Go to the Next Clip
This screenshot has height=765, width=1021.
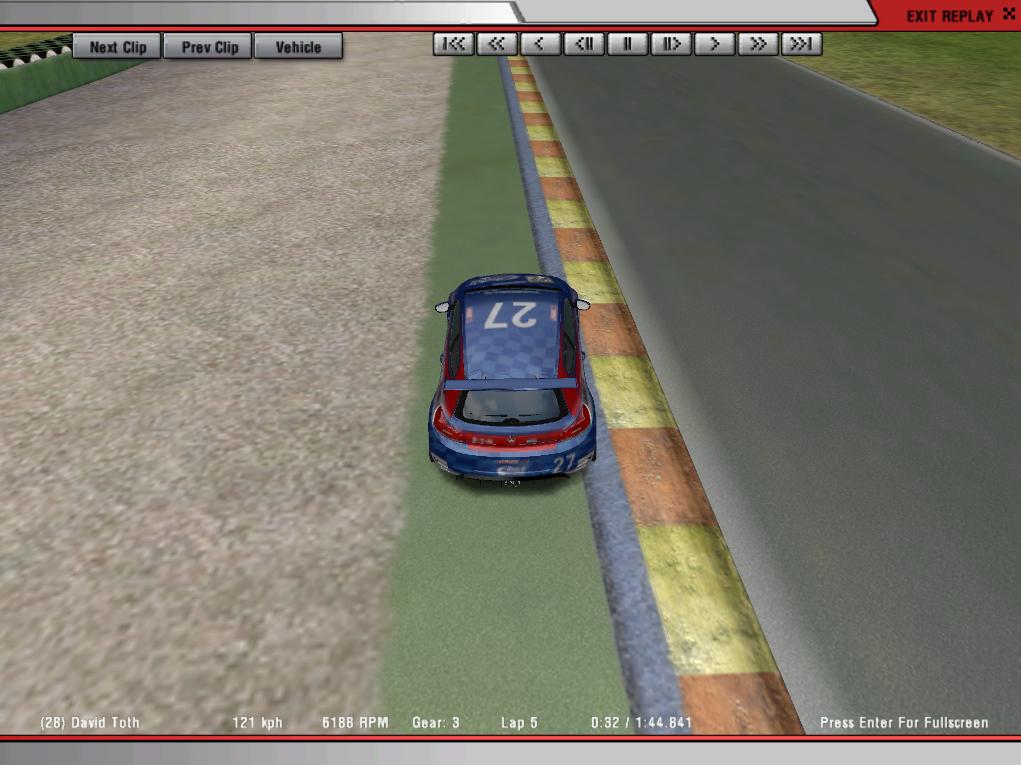tap(117, 47)
